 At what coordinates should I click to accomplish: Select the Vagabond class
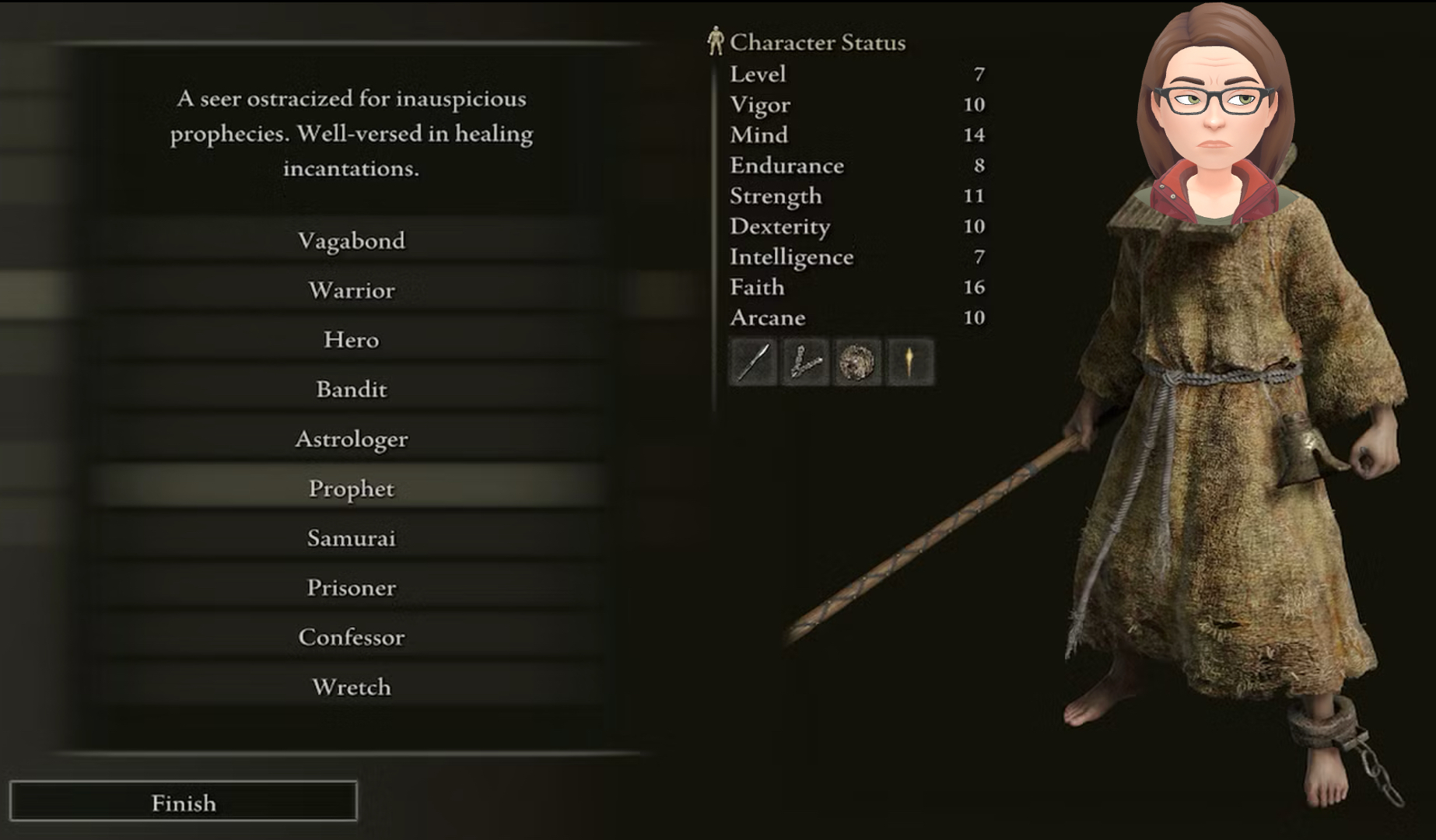point(351,240)
